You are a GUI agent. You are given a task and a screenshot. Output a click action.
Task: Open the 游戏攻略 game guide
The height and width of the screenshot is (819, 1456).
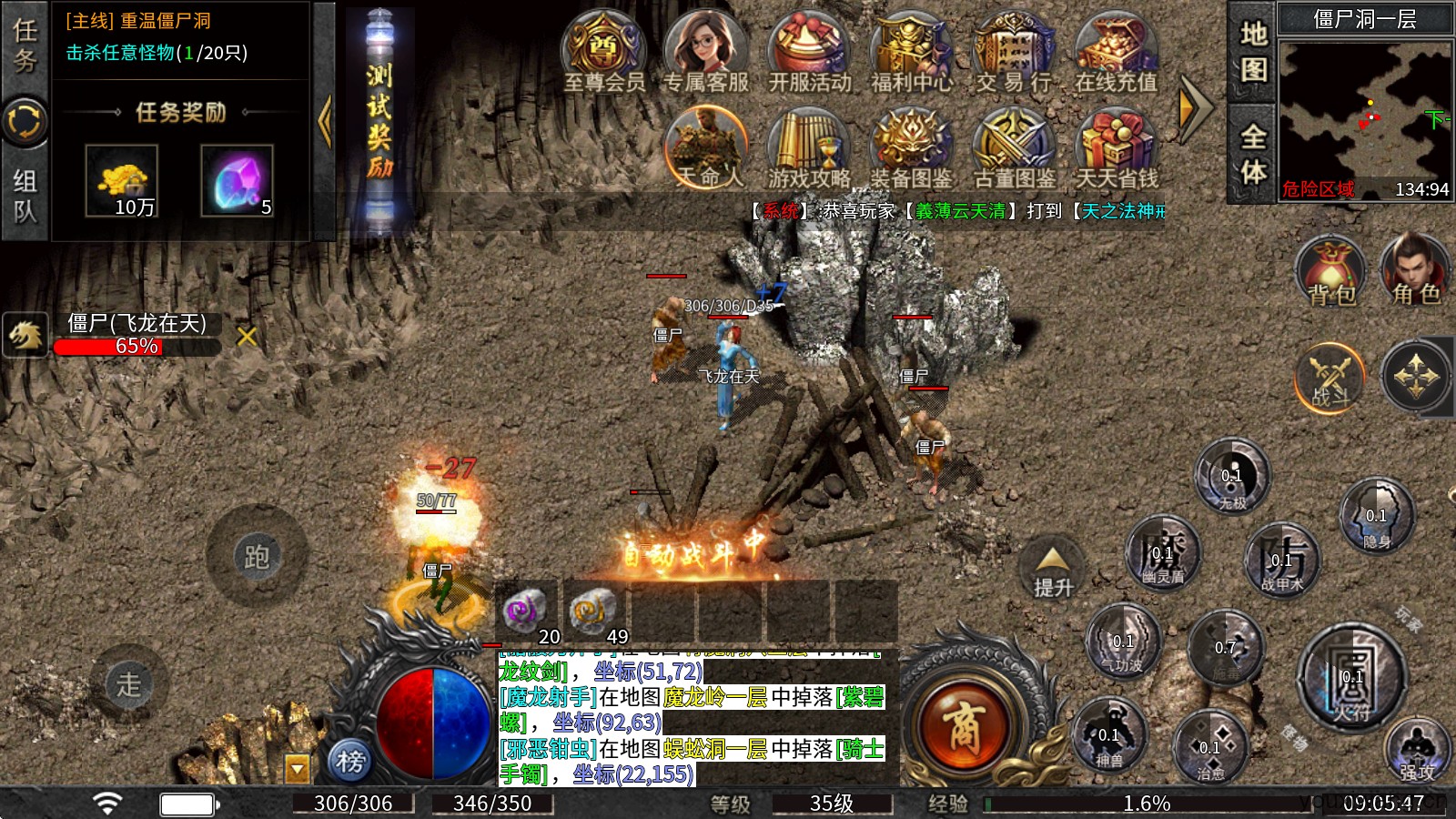click(808, 147)
